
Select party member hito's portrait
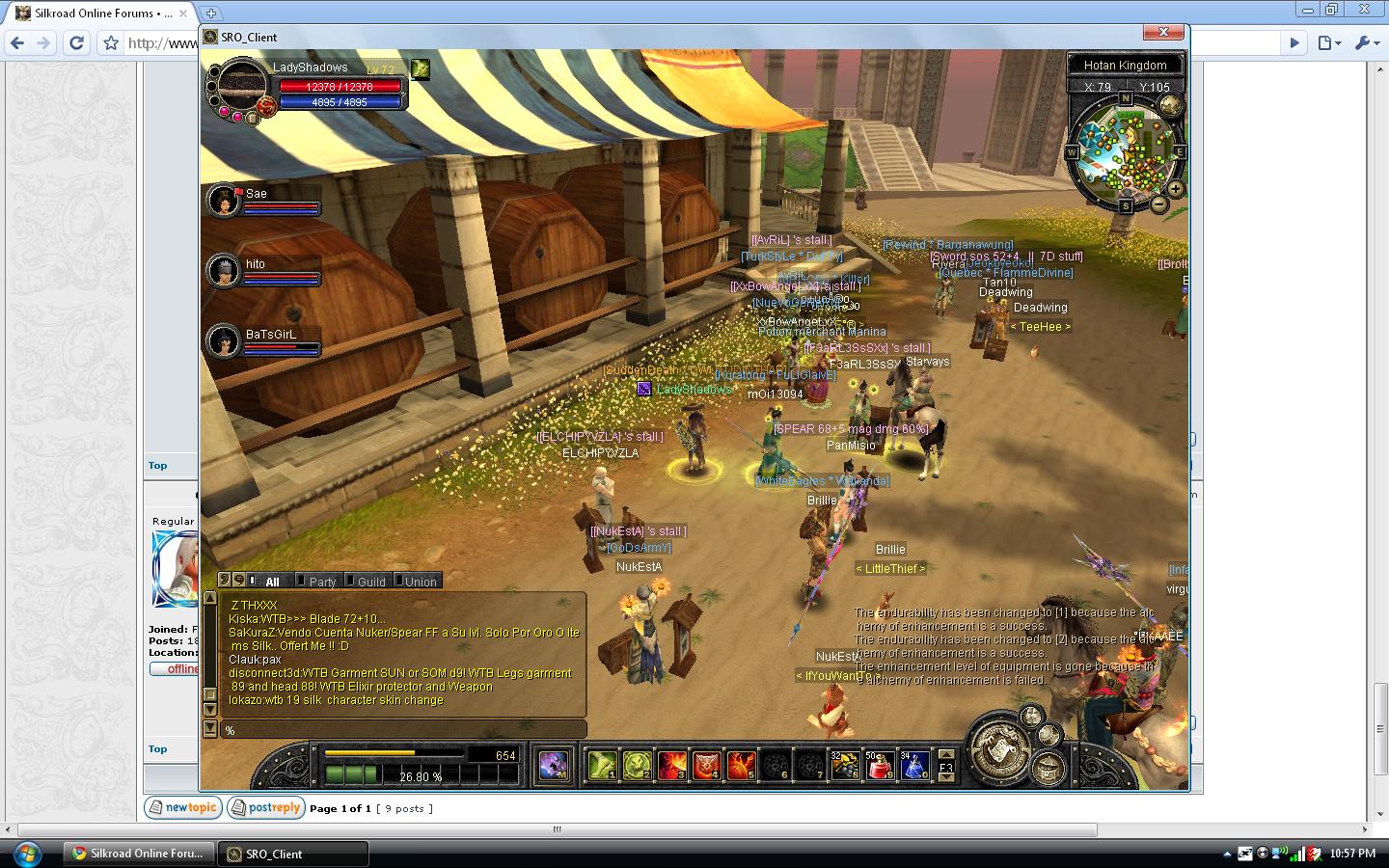point(224,271)
